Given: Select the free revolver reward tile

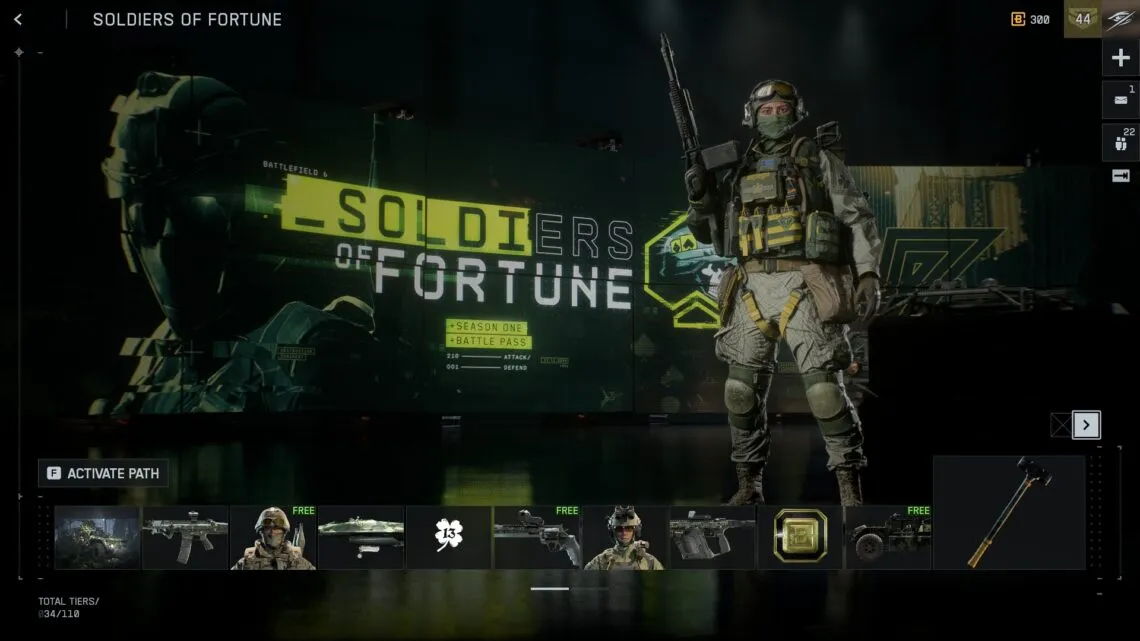Looking at the screenshot, I should (x=537, y=537).
